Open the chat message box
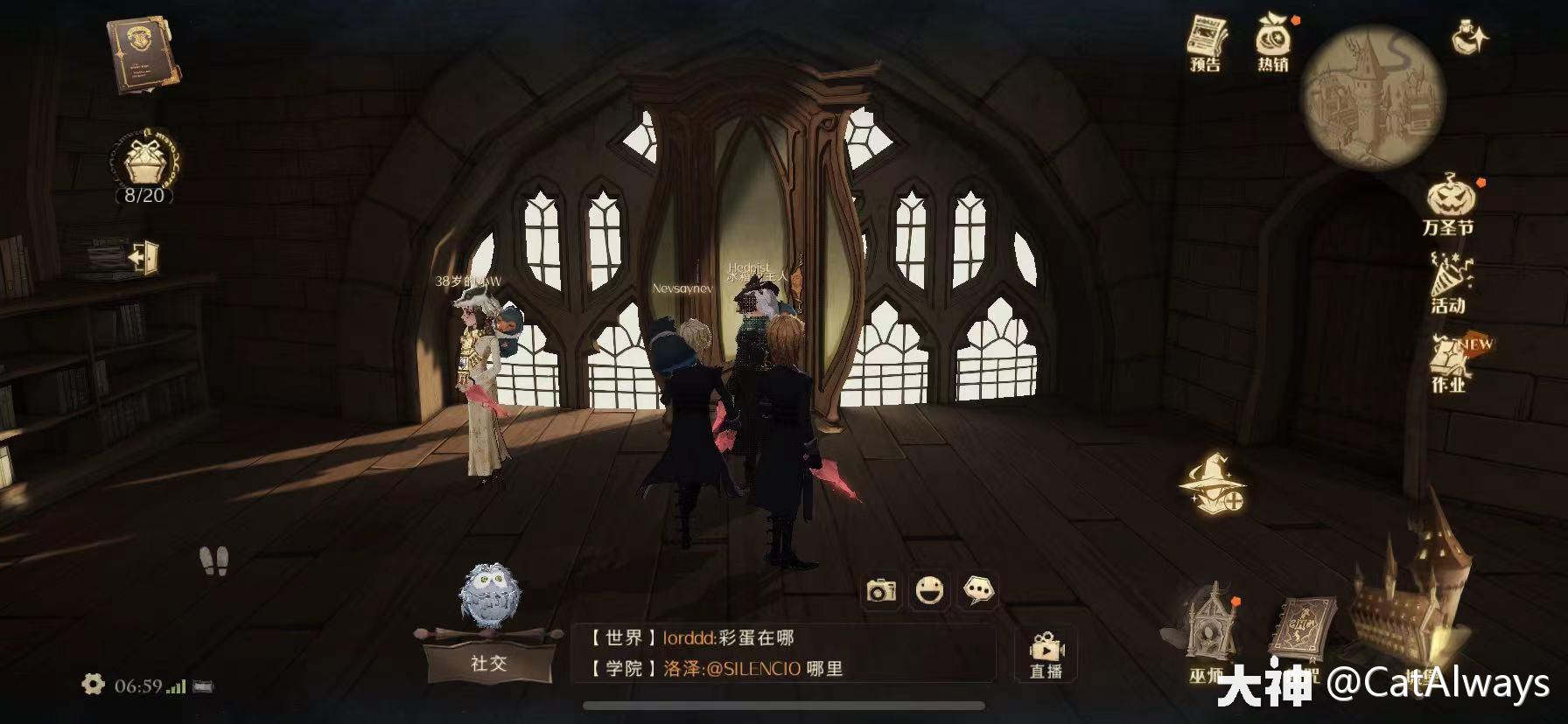This screenshot has height=724, width=1568. [x=783, y=653]
